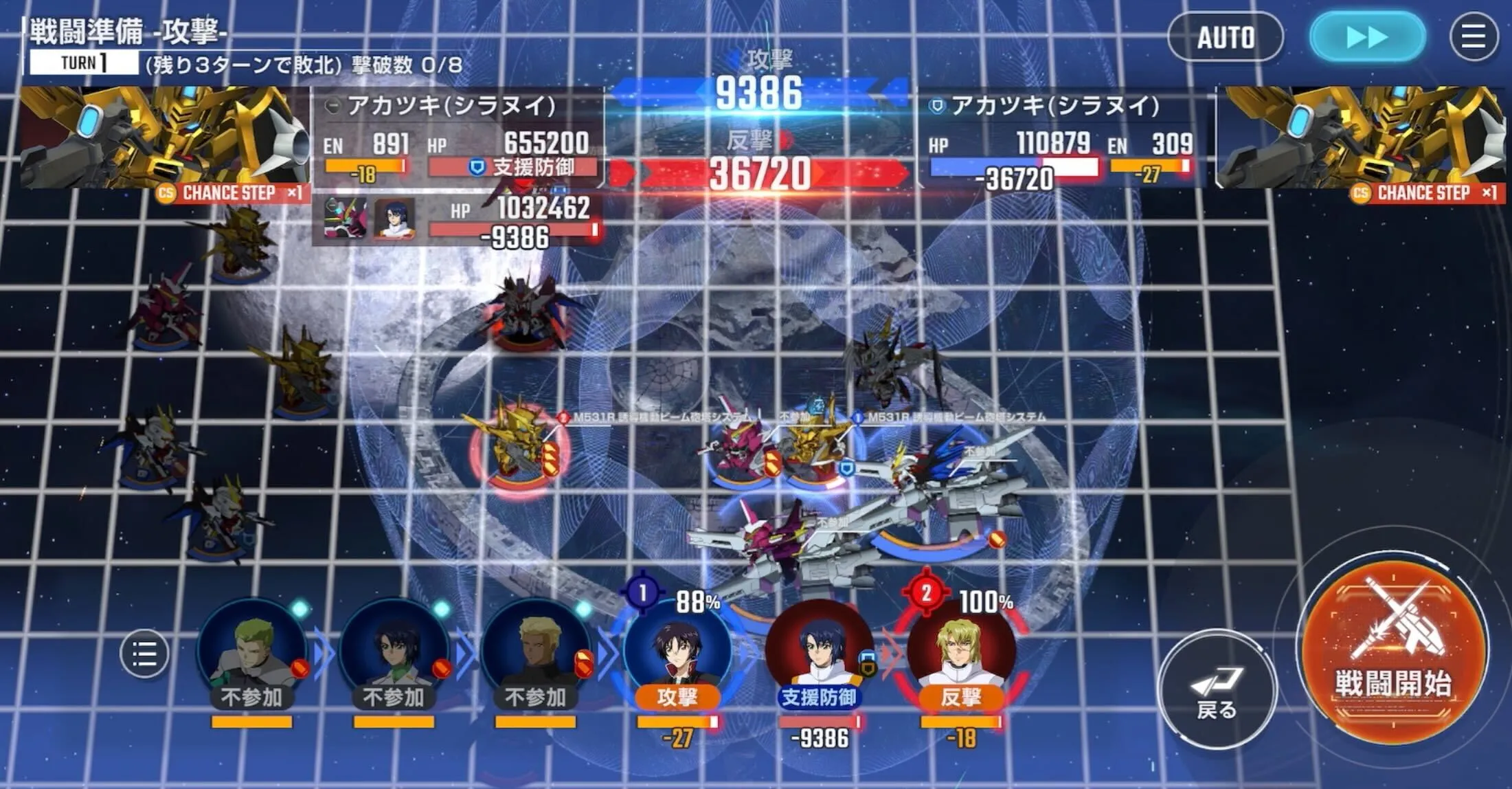Collapse the attacker status card via minus icon

pyautogui.click(x=332, y=106)
